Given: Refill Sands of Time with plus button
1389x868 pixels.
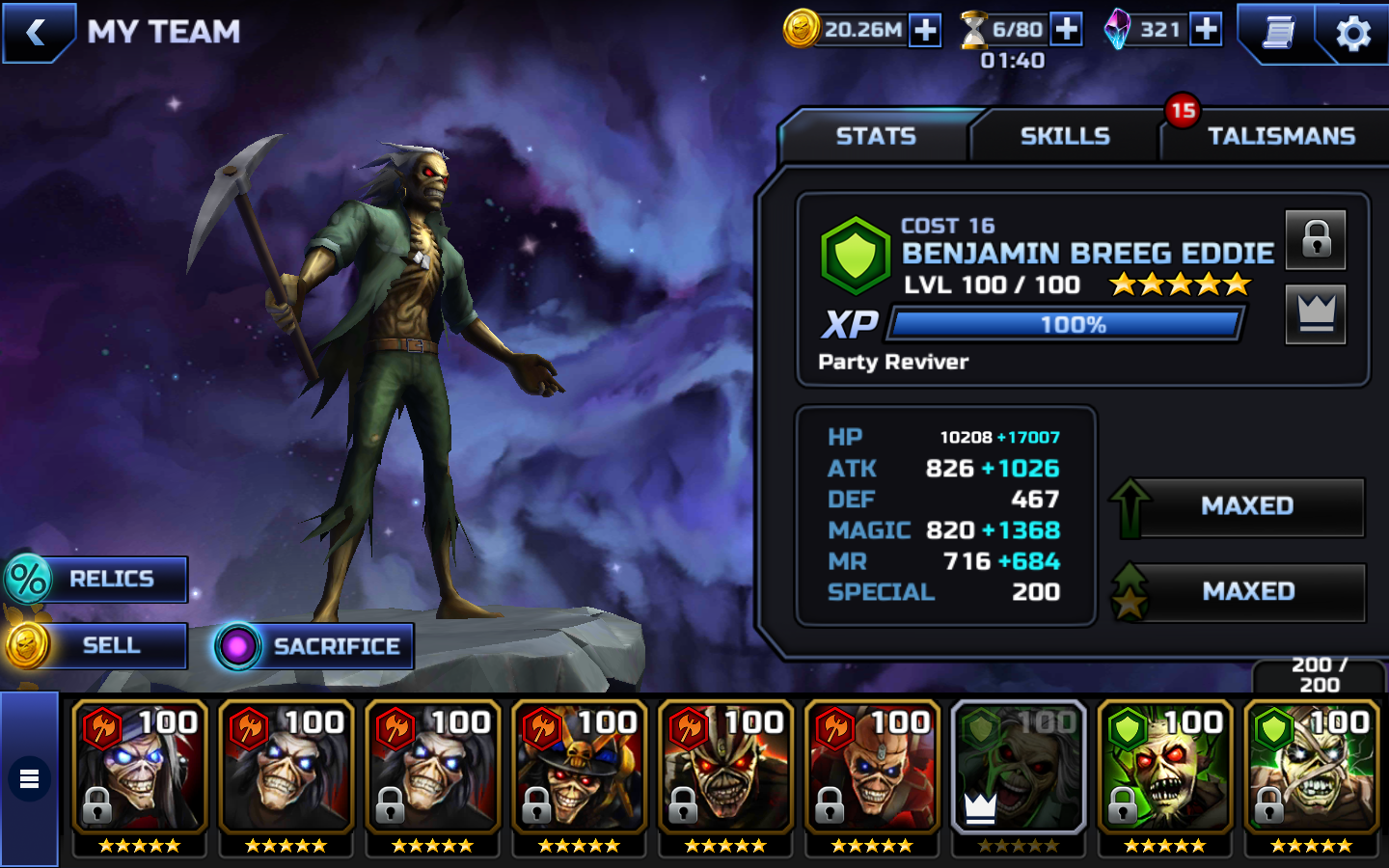Looking at the screenshot, I should point(1066,29).
